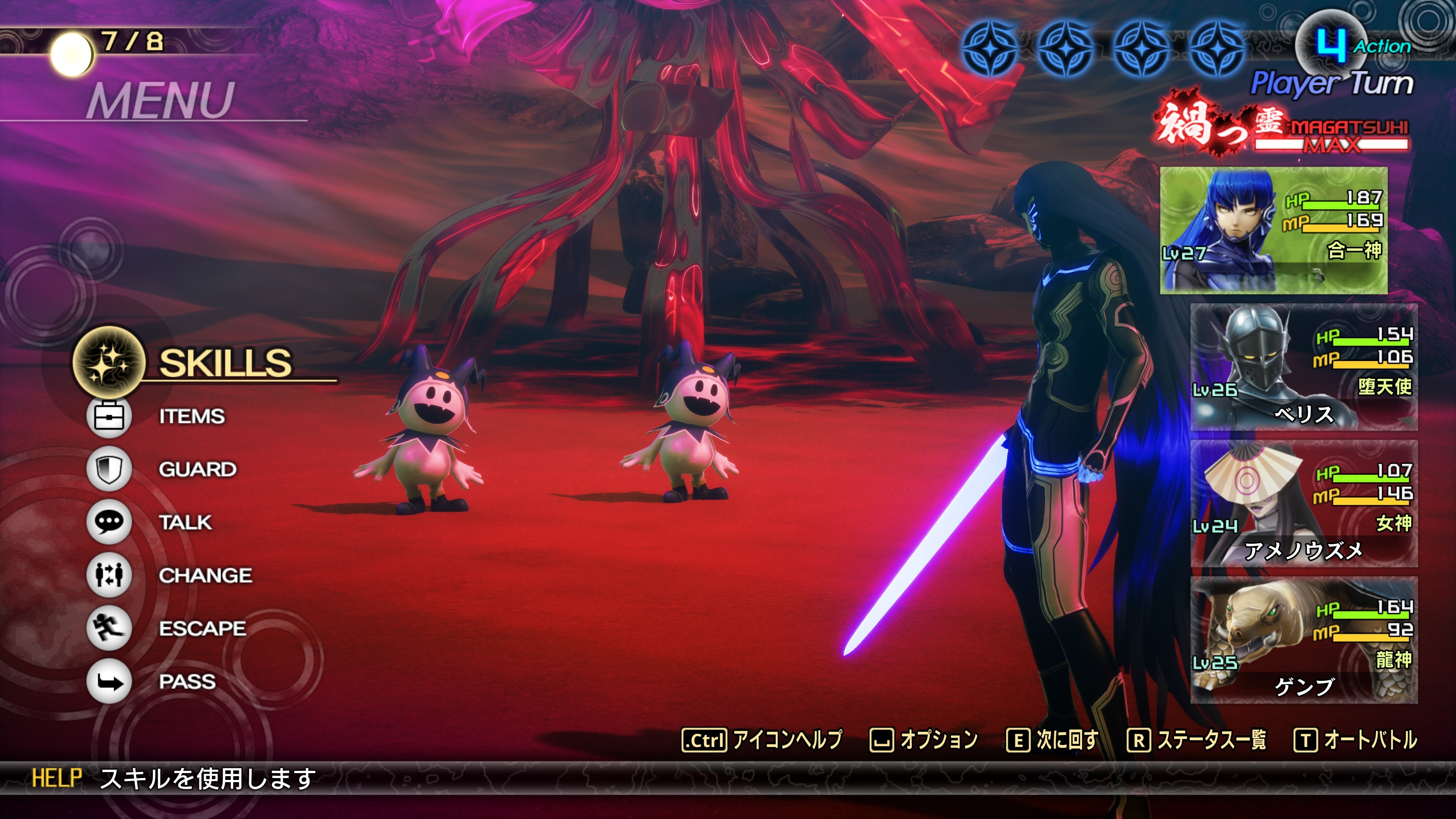Choose the GUARD command
Screen dimensions: 1456x819
click(197, 469)
